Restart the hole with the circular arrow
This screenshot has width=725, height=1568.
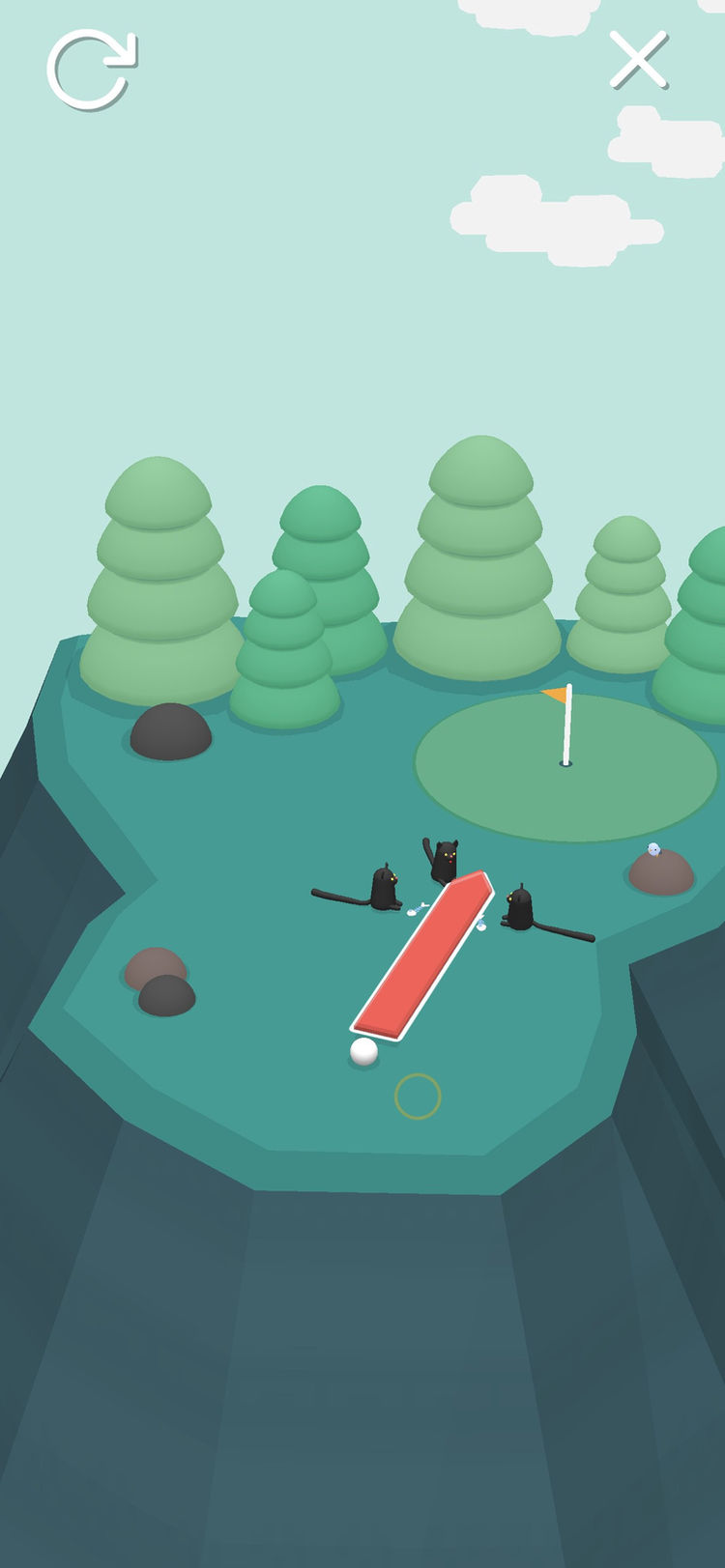(90, 69)
